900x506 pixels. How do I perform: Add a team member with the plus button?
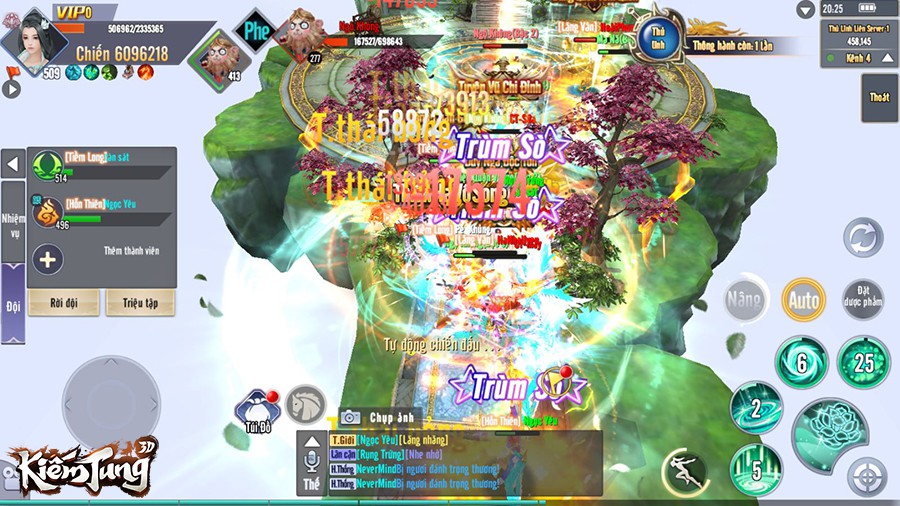(x=48, y=260)
